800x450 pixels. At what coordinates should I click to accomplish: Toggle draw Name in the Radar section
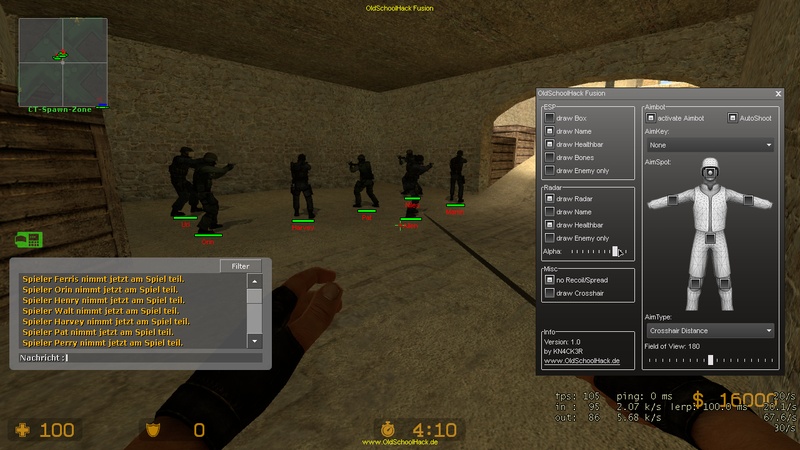(x=550, y=212)
